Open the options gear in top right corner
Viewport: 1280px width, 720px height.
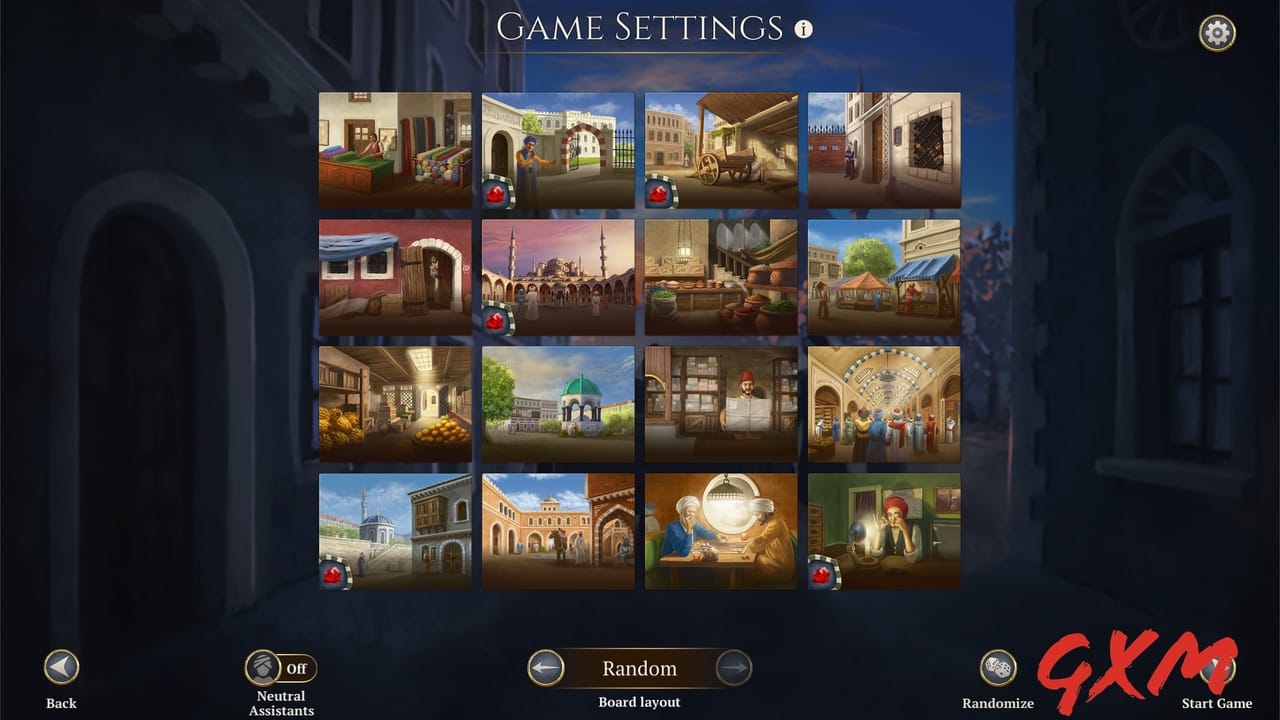[x=1217, y=33]
